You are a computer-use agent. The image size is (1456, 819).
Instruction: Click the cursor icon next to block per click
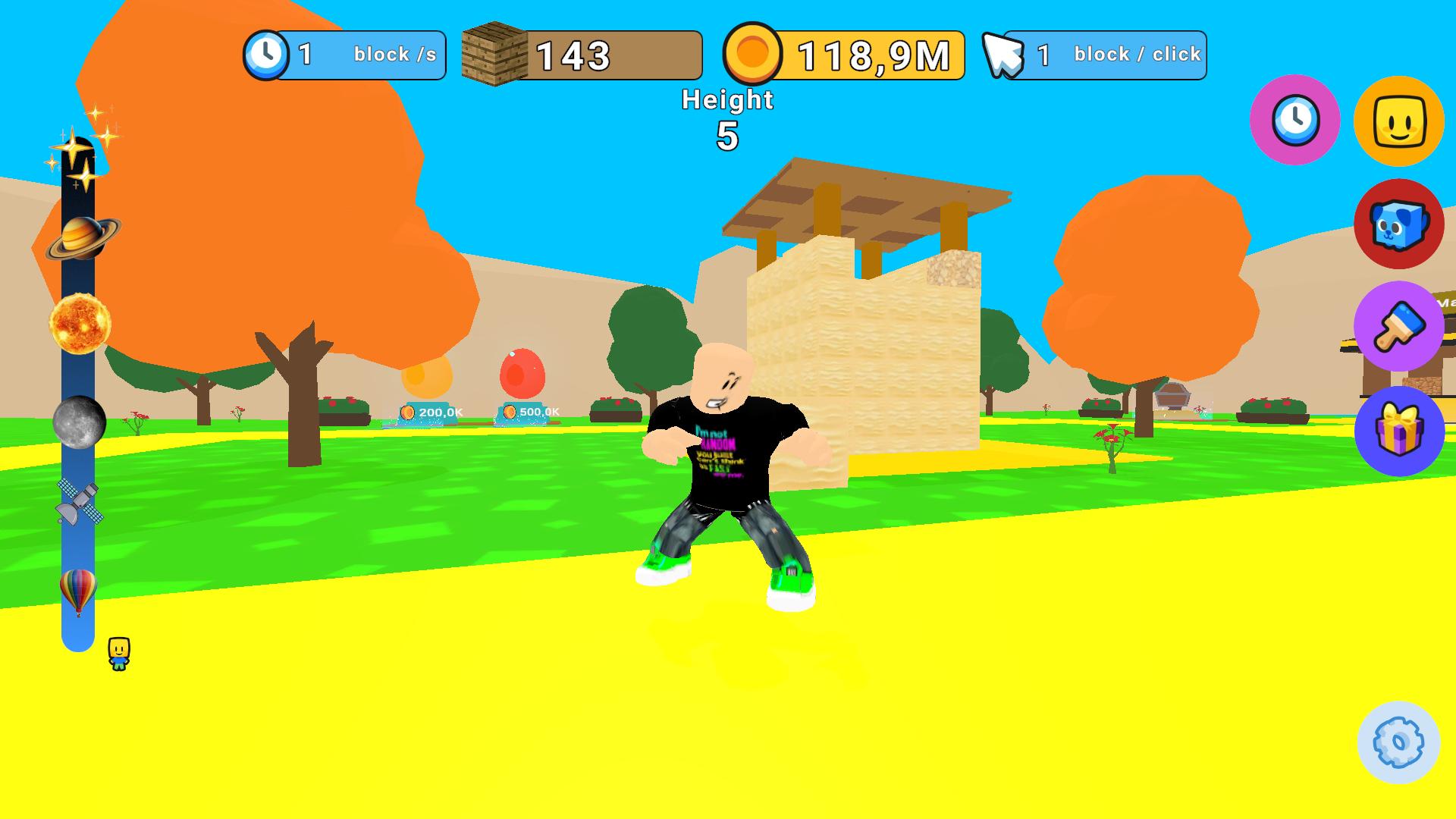click(x=1003, y=53)
